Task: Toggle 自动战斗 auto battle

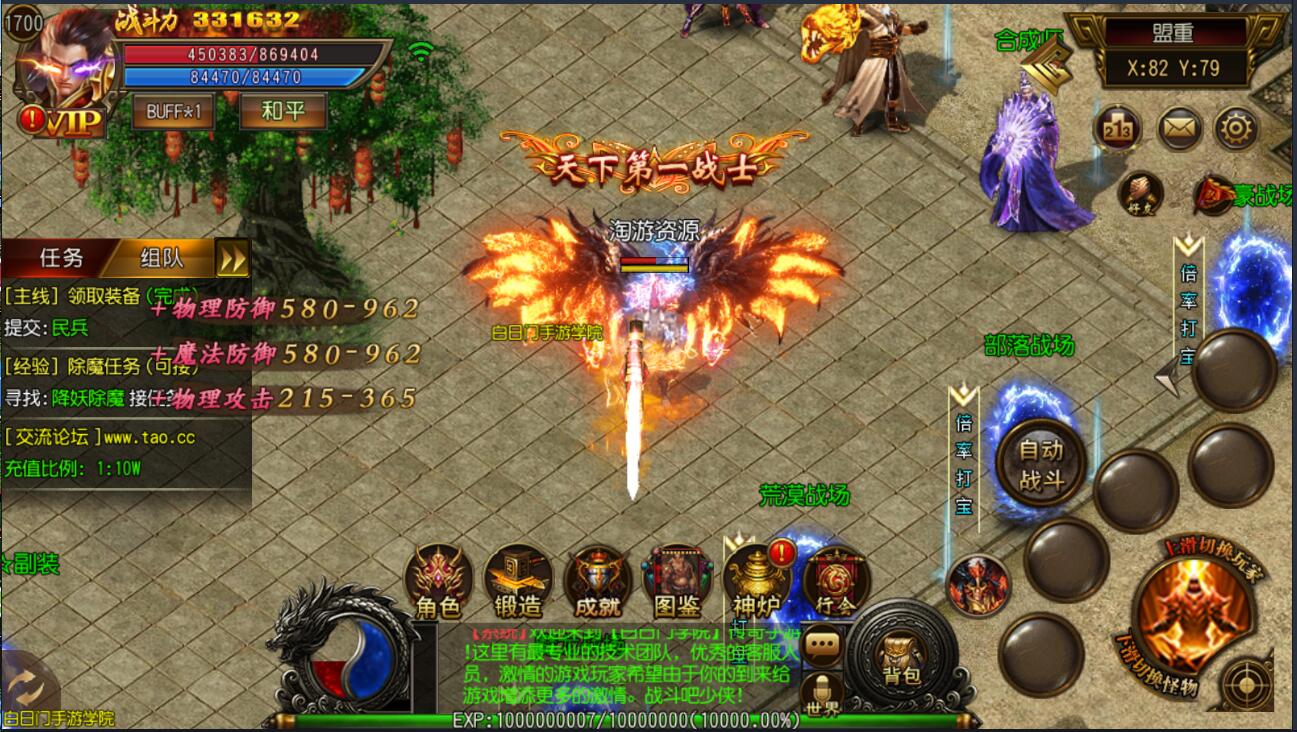Action: point(1041,465)
